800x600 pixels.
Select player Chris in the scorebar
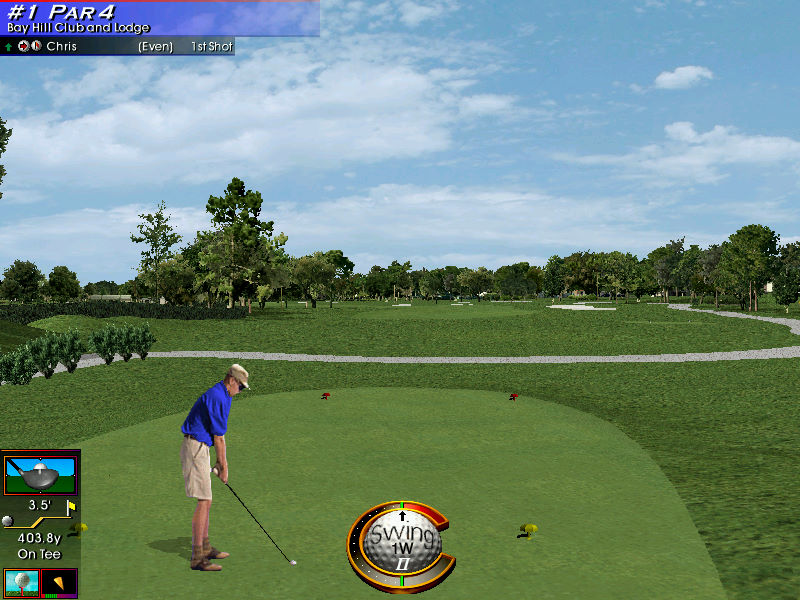61,47
